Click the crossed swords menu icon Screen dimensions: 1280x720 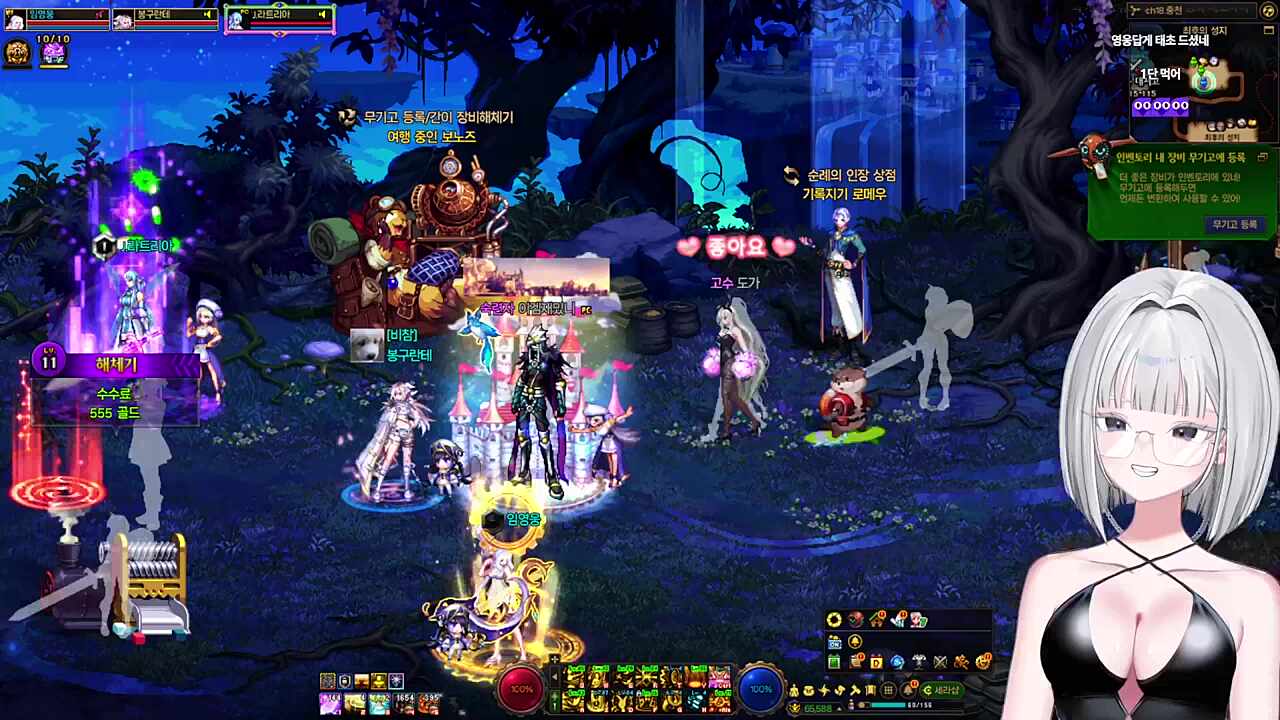[940, 662]
